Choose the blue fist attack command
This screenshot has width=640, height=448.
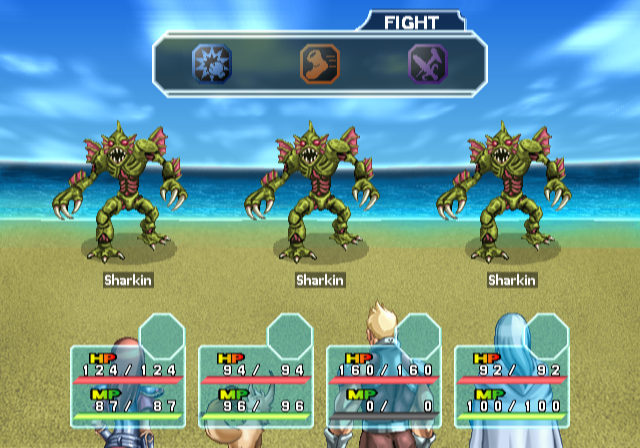pos(211,63)
